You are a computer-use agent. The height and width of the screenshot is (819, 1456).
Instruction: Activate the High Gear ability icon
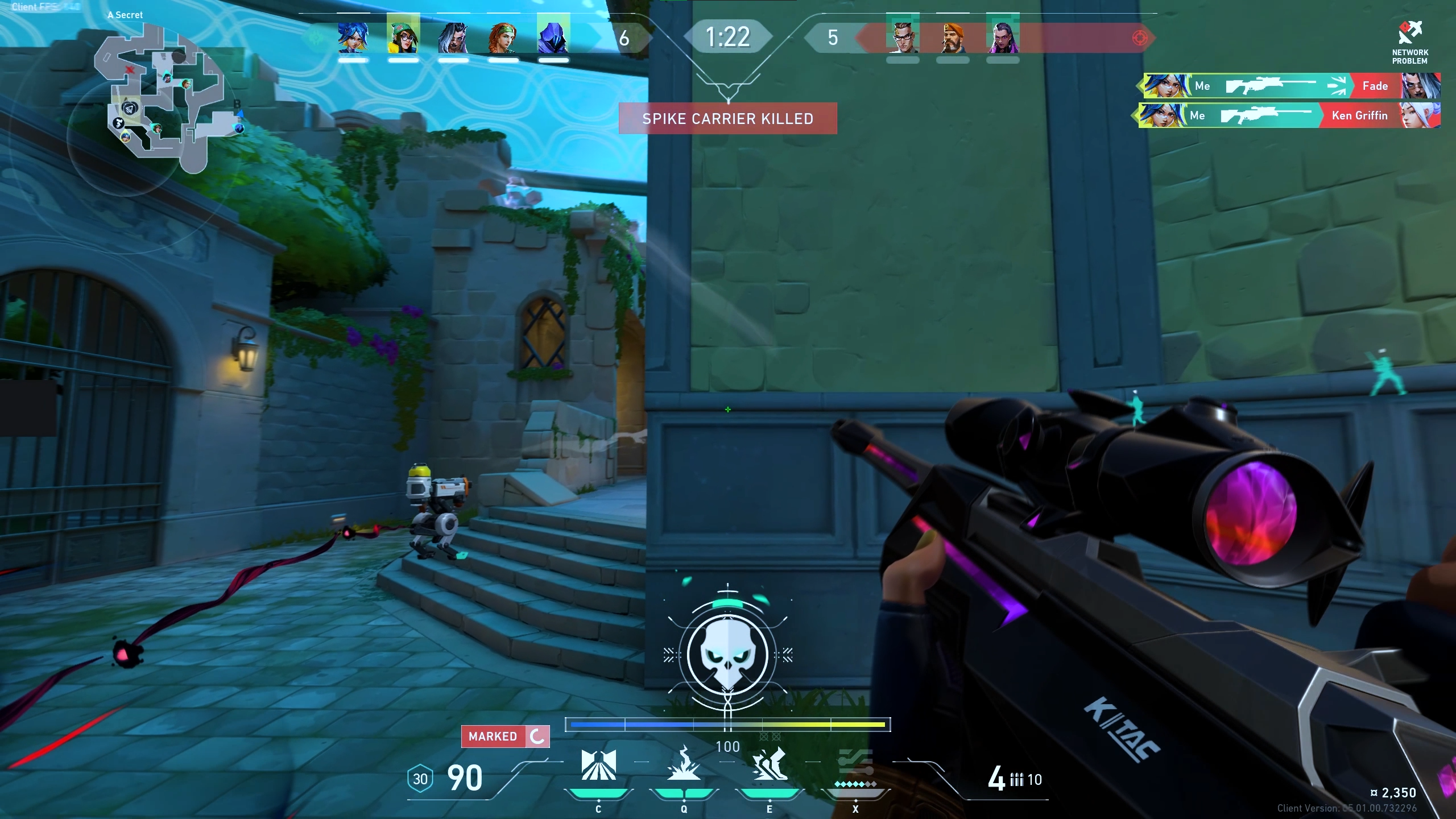[x=770, y=765]
